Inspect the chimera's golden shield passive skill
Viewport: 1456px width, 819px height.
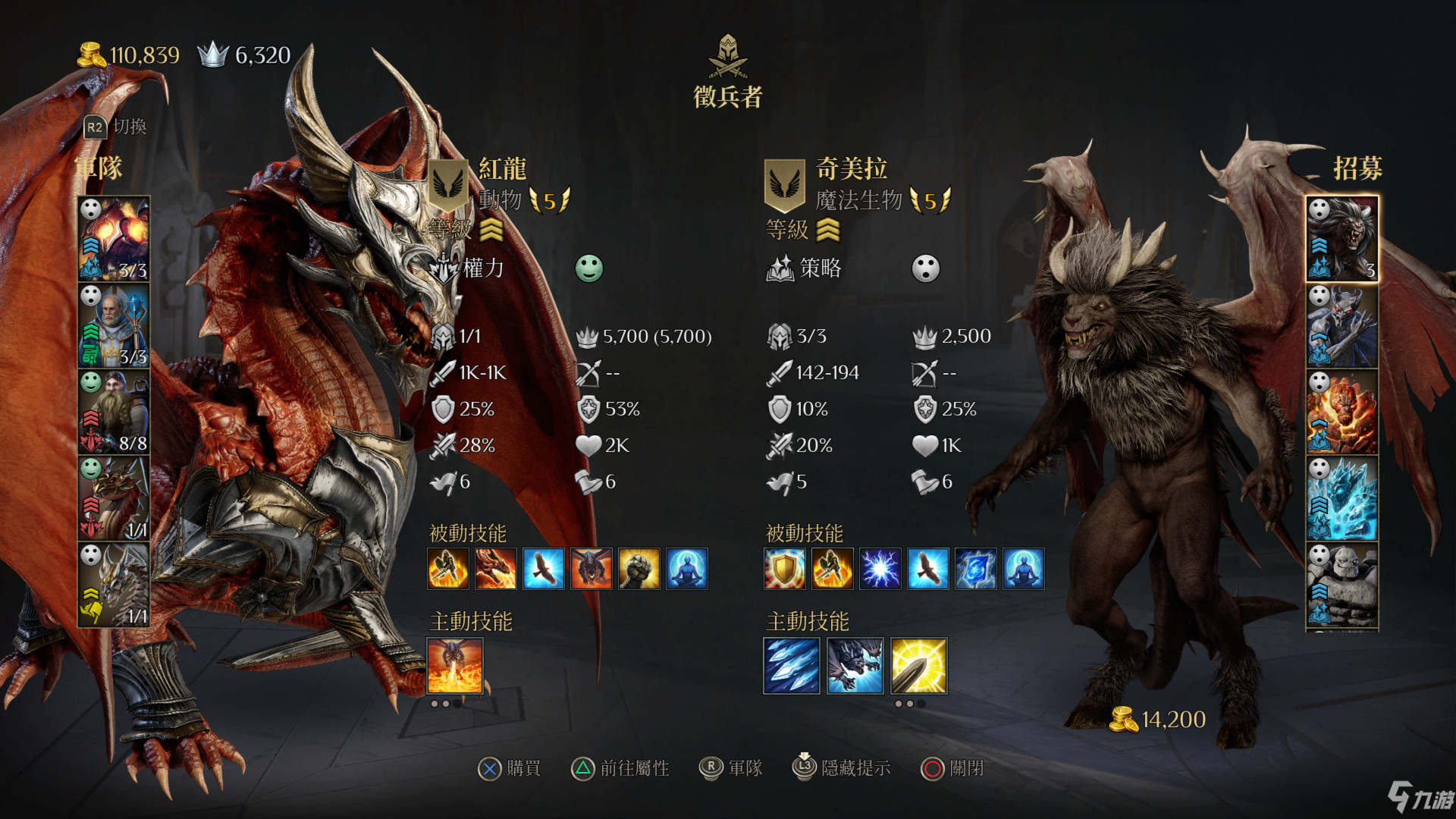pyautogui.click(x=785, y=569)
